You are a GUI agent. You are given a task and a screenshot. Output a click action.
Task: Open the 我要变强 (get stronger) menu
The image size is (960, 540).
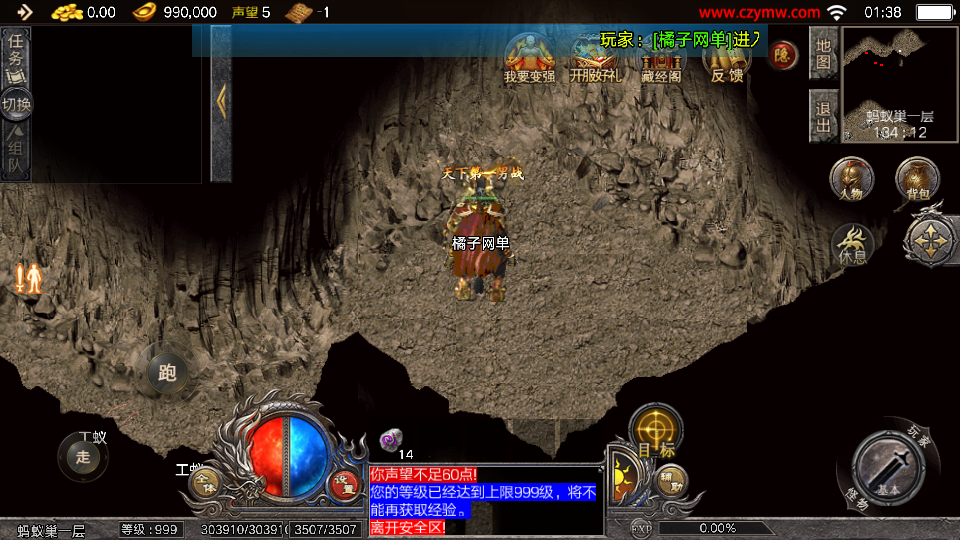[529, 57]
